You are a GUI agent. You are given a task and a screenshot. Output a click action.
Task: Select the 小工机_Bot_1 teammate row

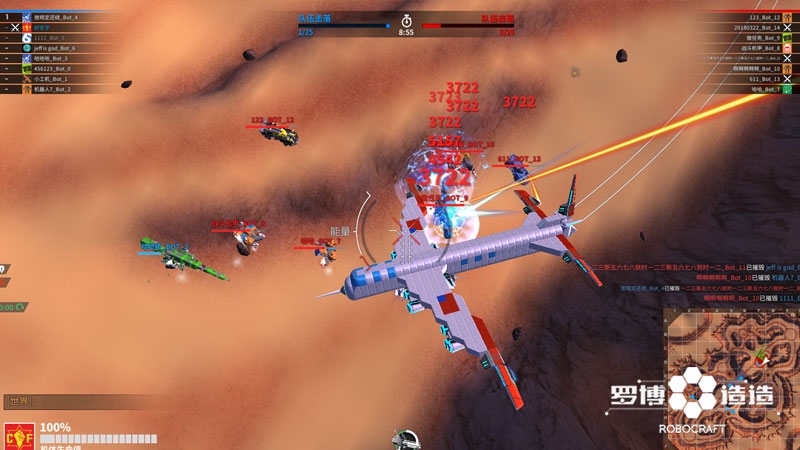coord(58,78)
